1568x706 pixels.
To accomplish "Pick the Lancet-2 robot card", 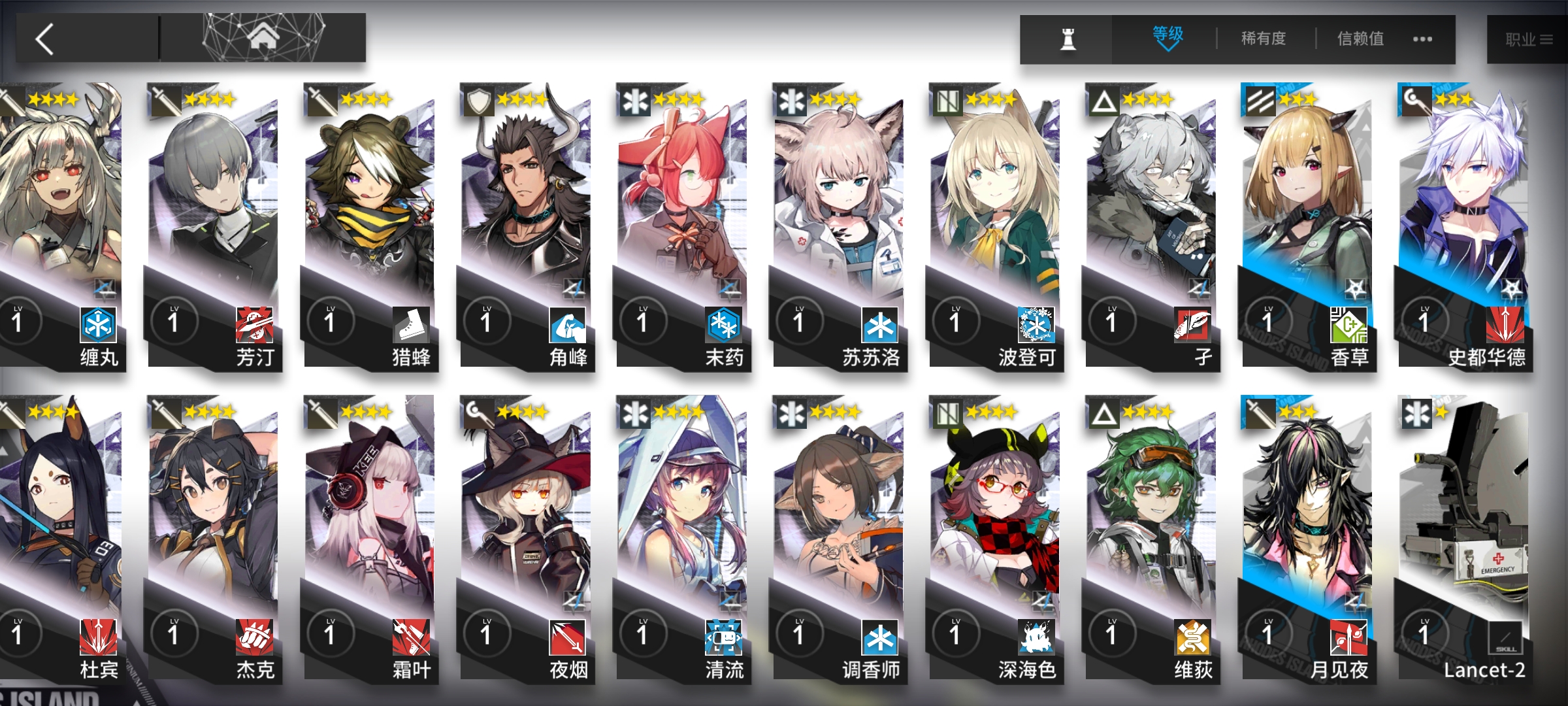I will [x=1463, y=536].
